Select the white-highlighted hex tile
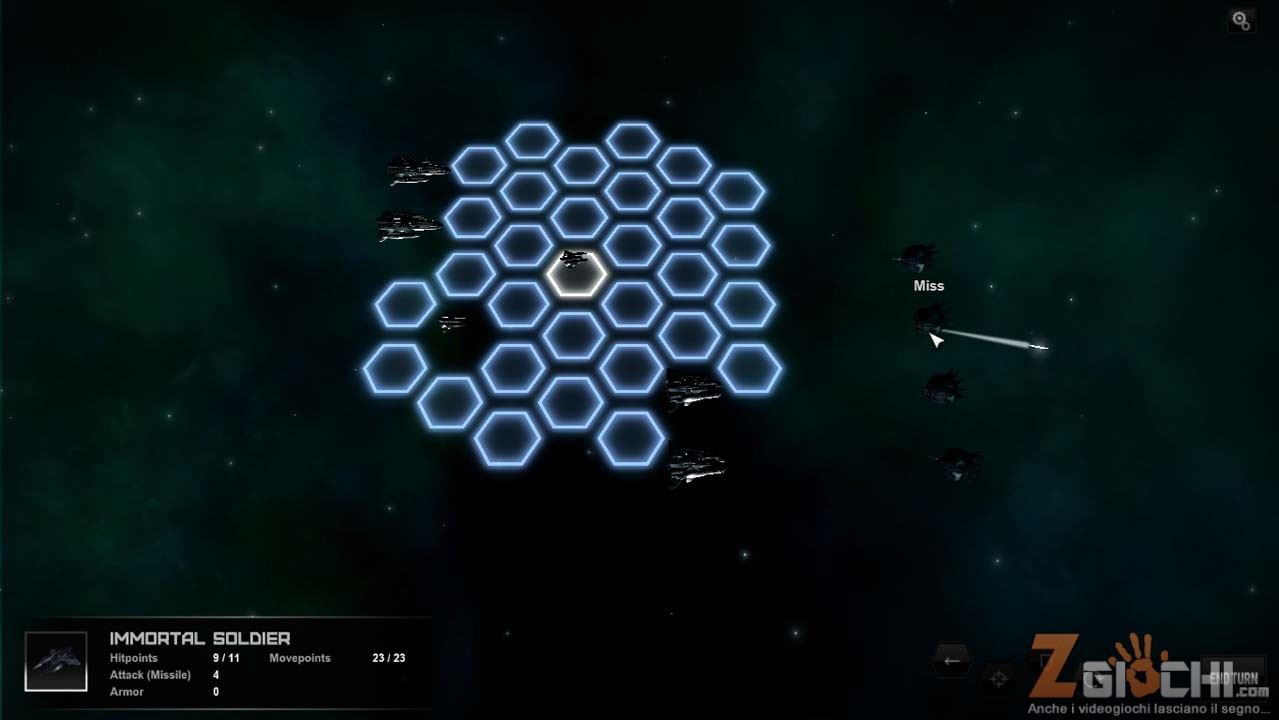This screenshot has height=720, width=1279. tap(576, 274)
